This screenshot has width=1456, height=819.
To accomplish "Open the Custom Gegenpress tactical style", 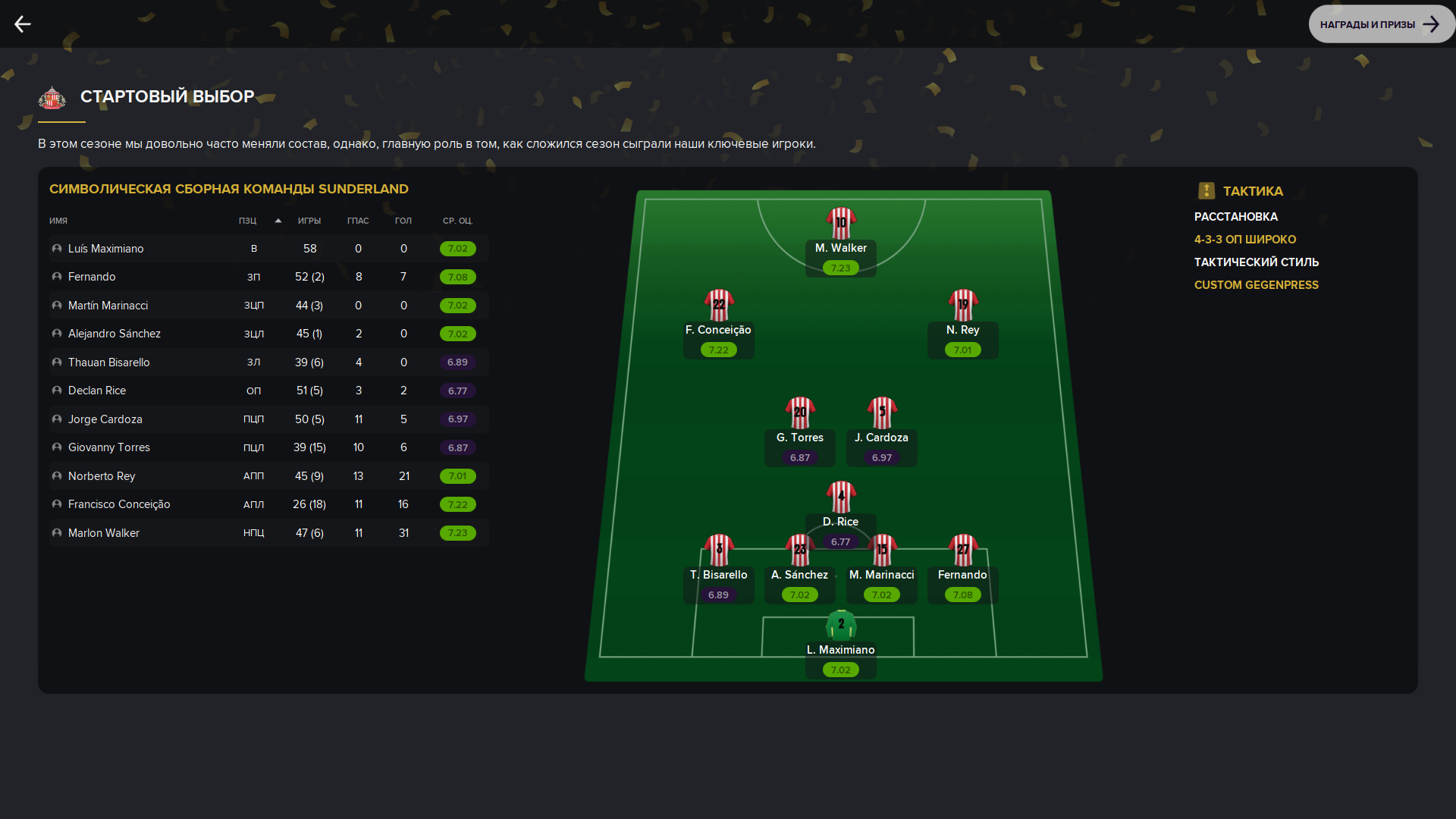I will point(1256,285).
